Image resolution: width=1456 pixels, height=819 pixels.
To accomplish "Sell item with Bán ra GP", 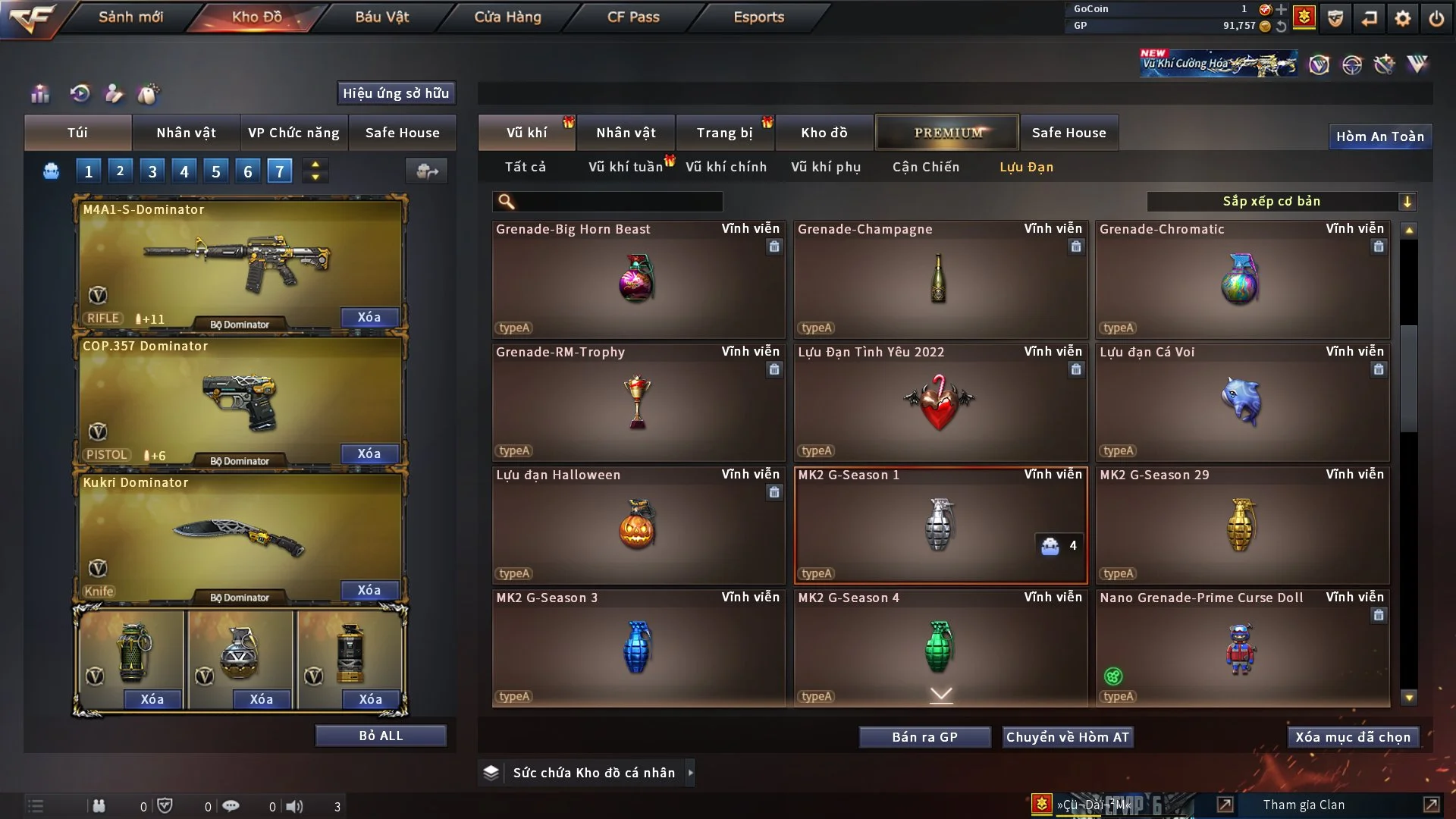I will click(x=924, y=737).
